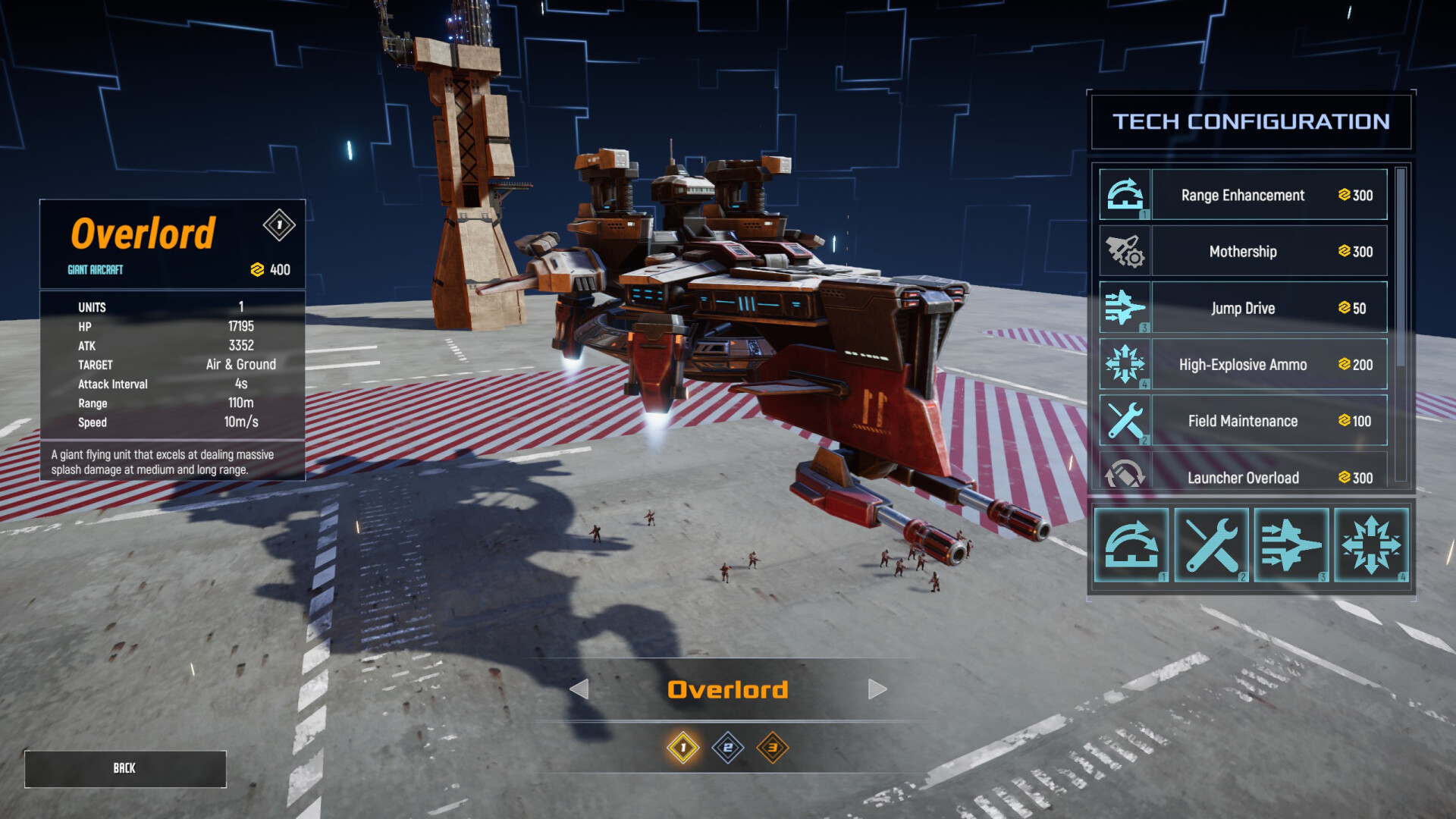Show the previous unit with left arrow
The image size is (1456, 819).
pyautogui.click(x=579, y=689)
